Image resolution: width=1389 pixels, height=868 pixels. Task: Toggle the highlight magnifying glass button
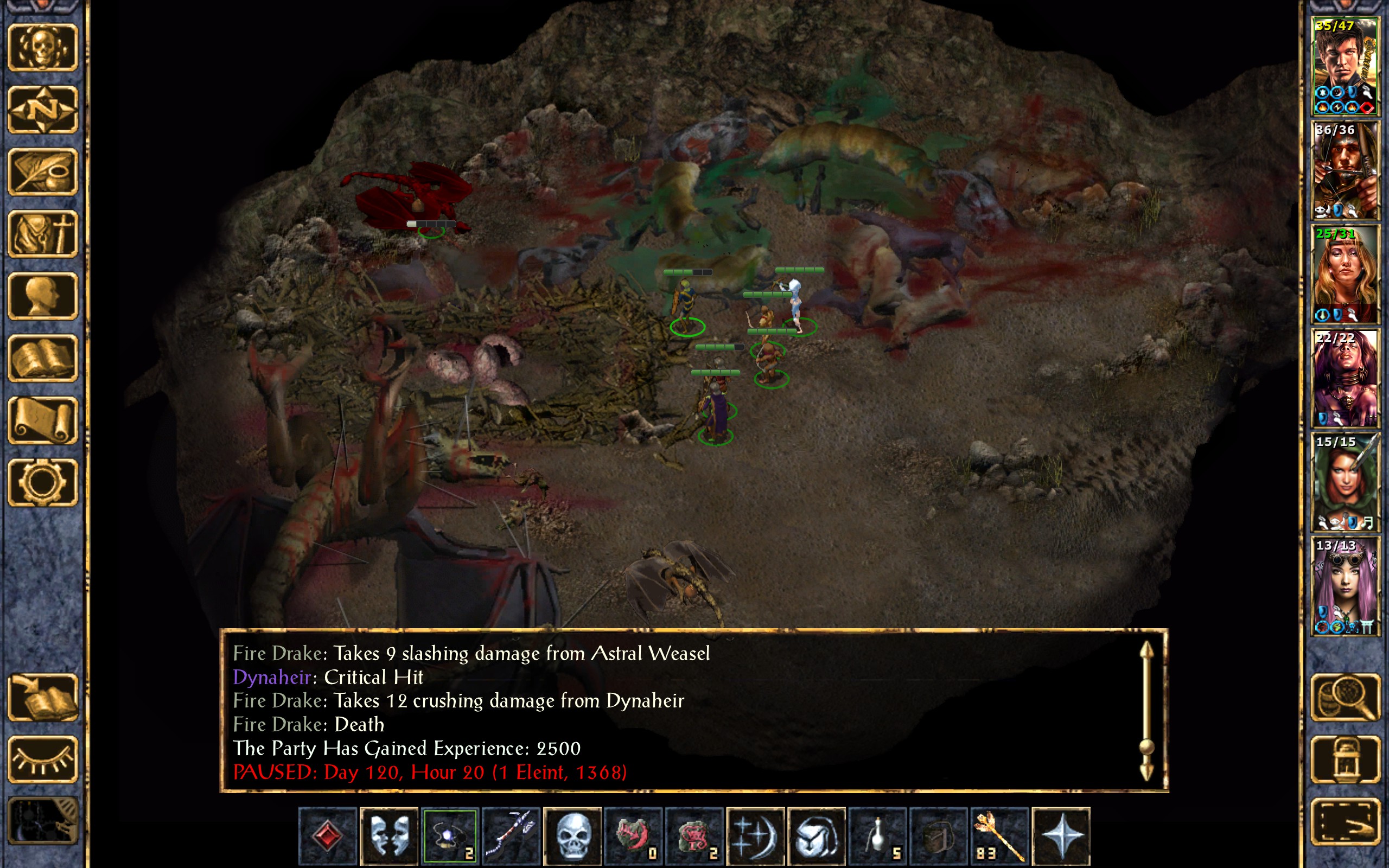[x=1346, y=697]
